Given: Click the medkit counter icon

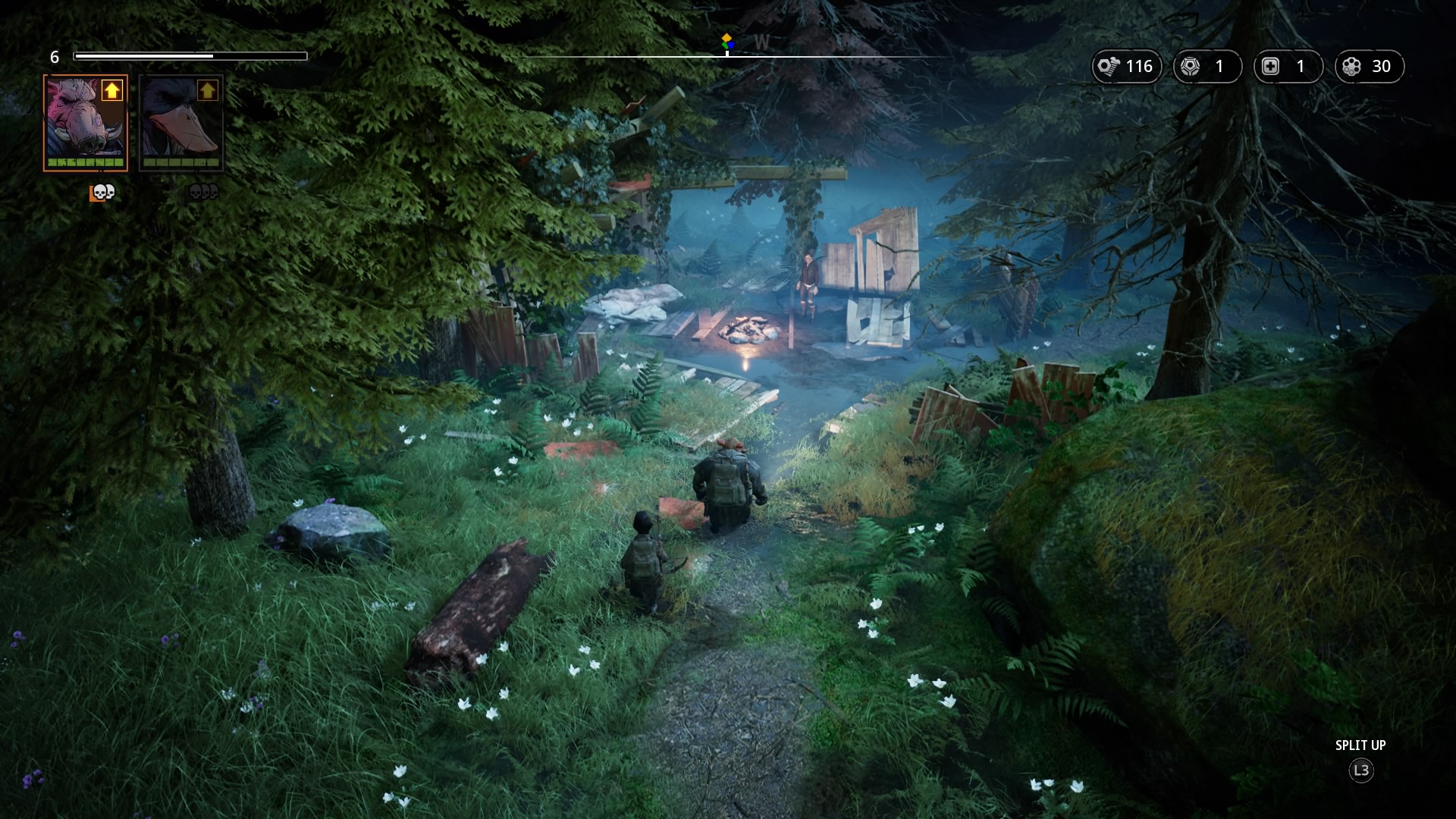Looking at the screenshot, I should click(x=1271, y=67).
